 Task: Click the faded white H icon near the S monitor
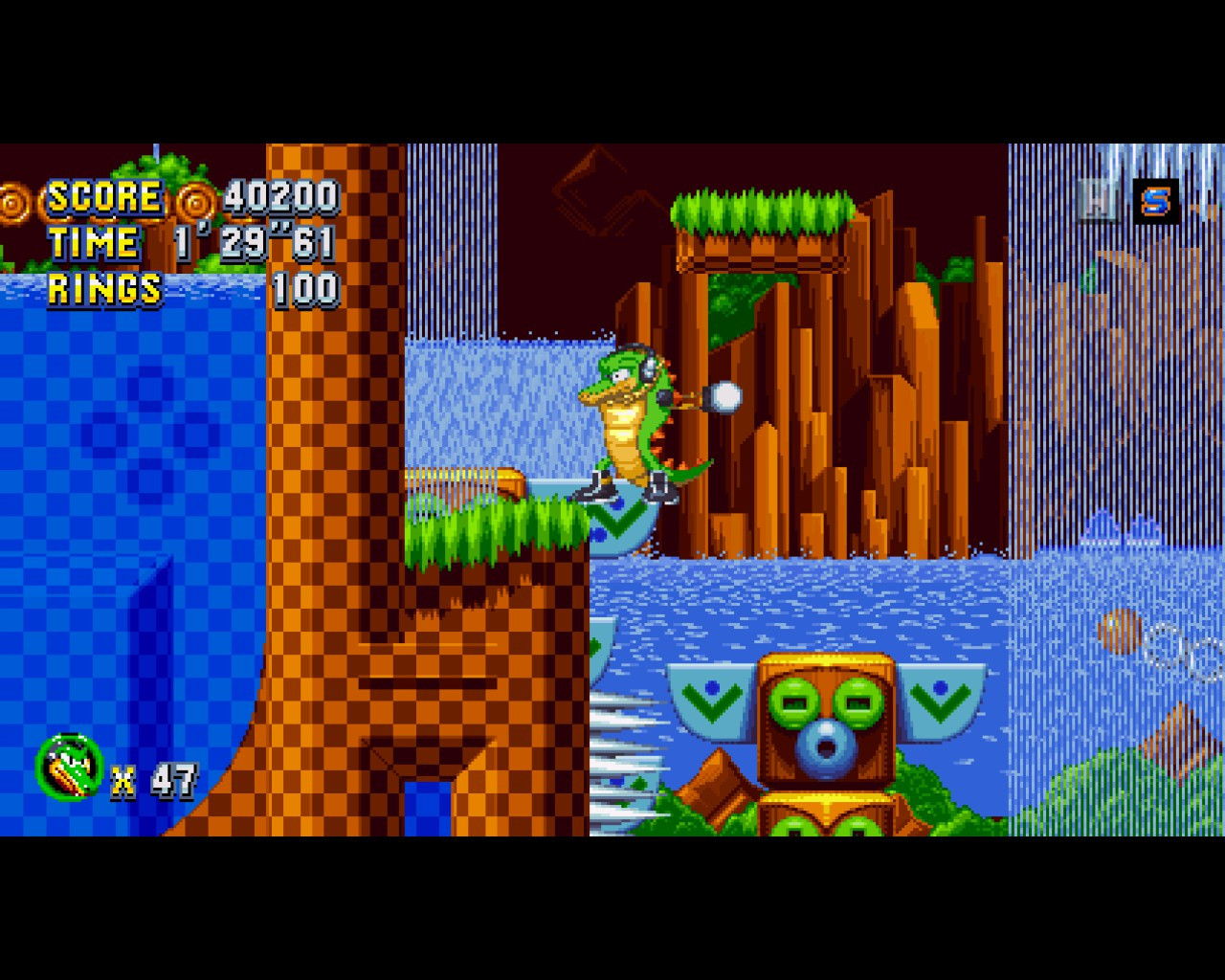[x=1096, y=201]
